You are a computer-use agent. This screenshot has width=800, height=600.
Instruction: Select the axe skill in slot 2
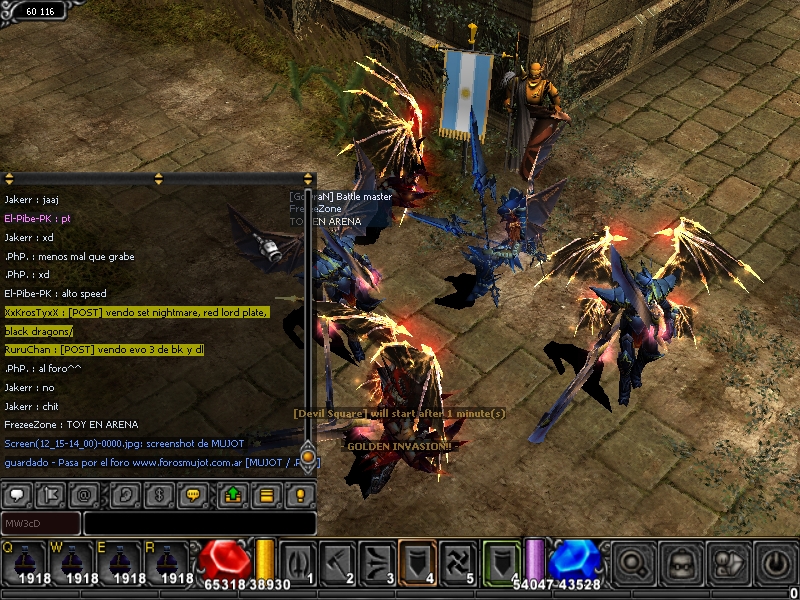tap(338, 561)
